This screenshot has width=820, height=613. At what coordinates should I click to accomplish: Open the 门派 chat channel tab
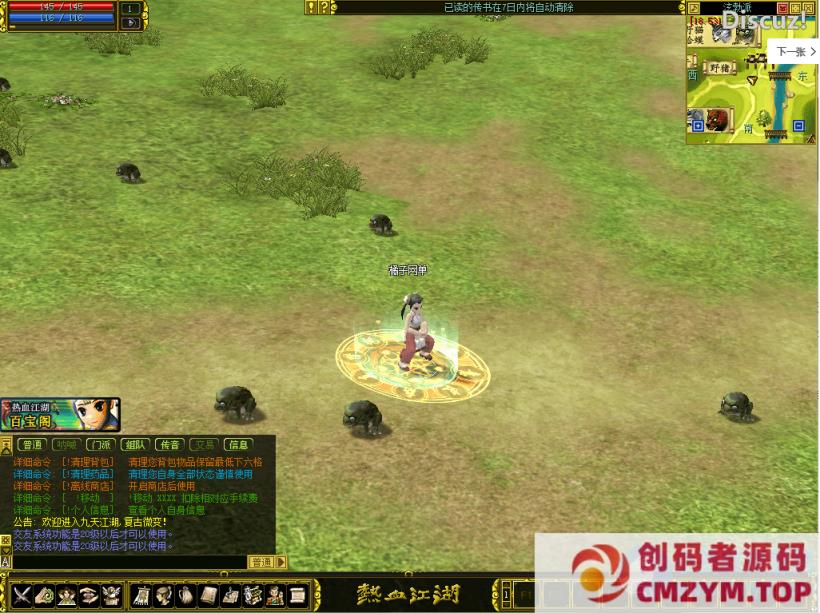100,444
